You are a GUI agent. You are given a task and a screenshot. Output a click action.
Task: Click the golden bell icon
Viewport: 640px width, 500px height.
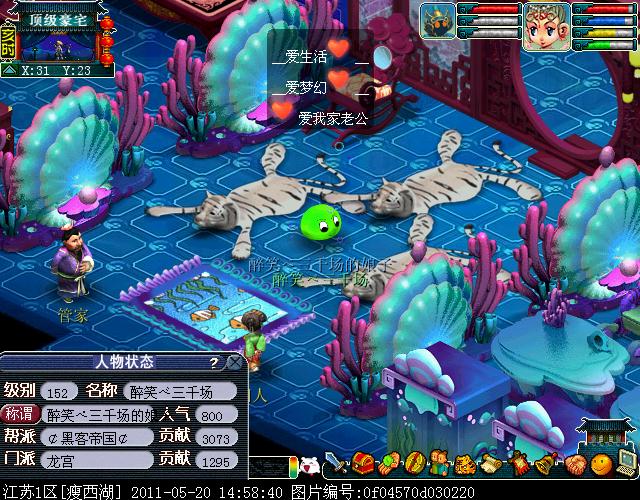tap(547, 464)
